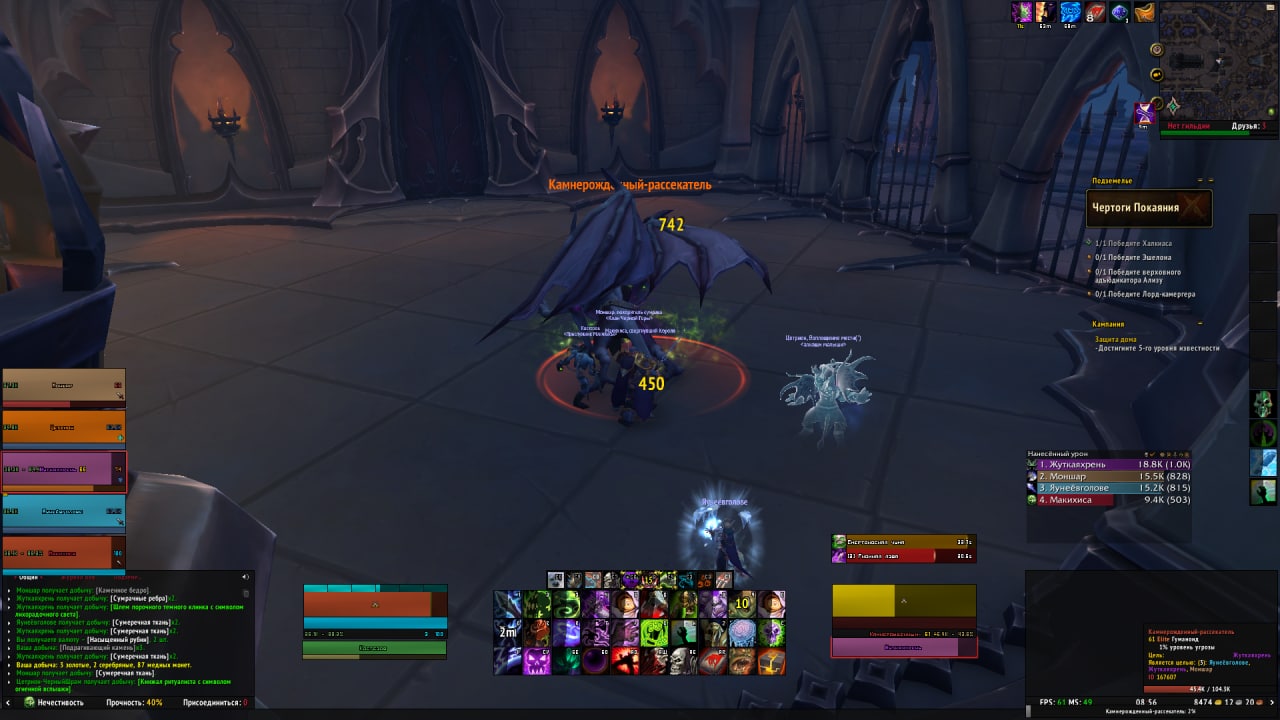The height and width of the screenshot is (720, 1280).
Task: Select the orange party member frame
Action: (63, 427)
